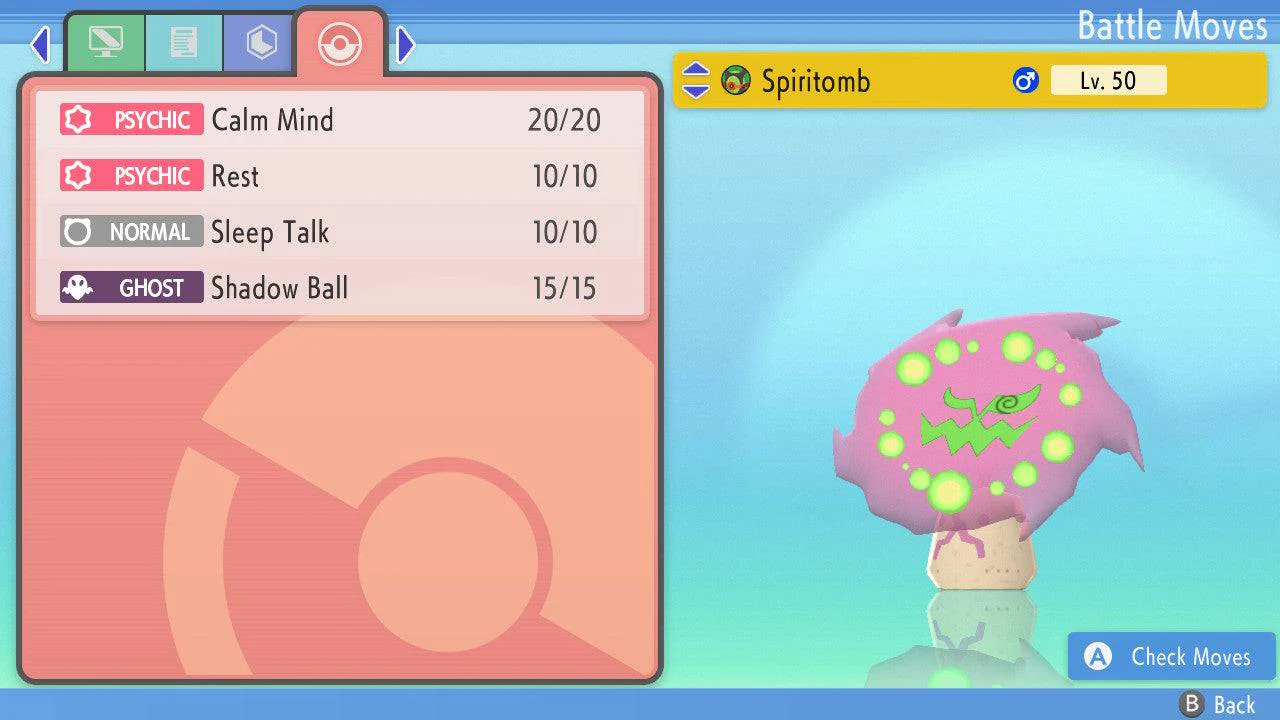The width and height of the screenshot is (1280, 720).
Task: Show the blue hexagon stats tab
Action: [261, 43]
